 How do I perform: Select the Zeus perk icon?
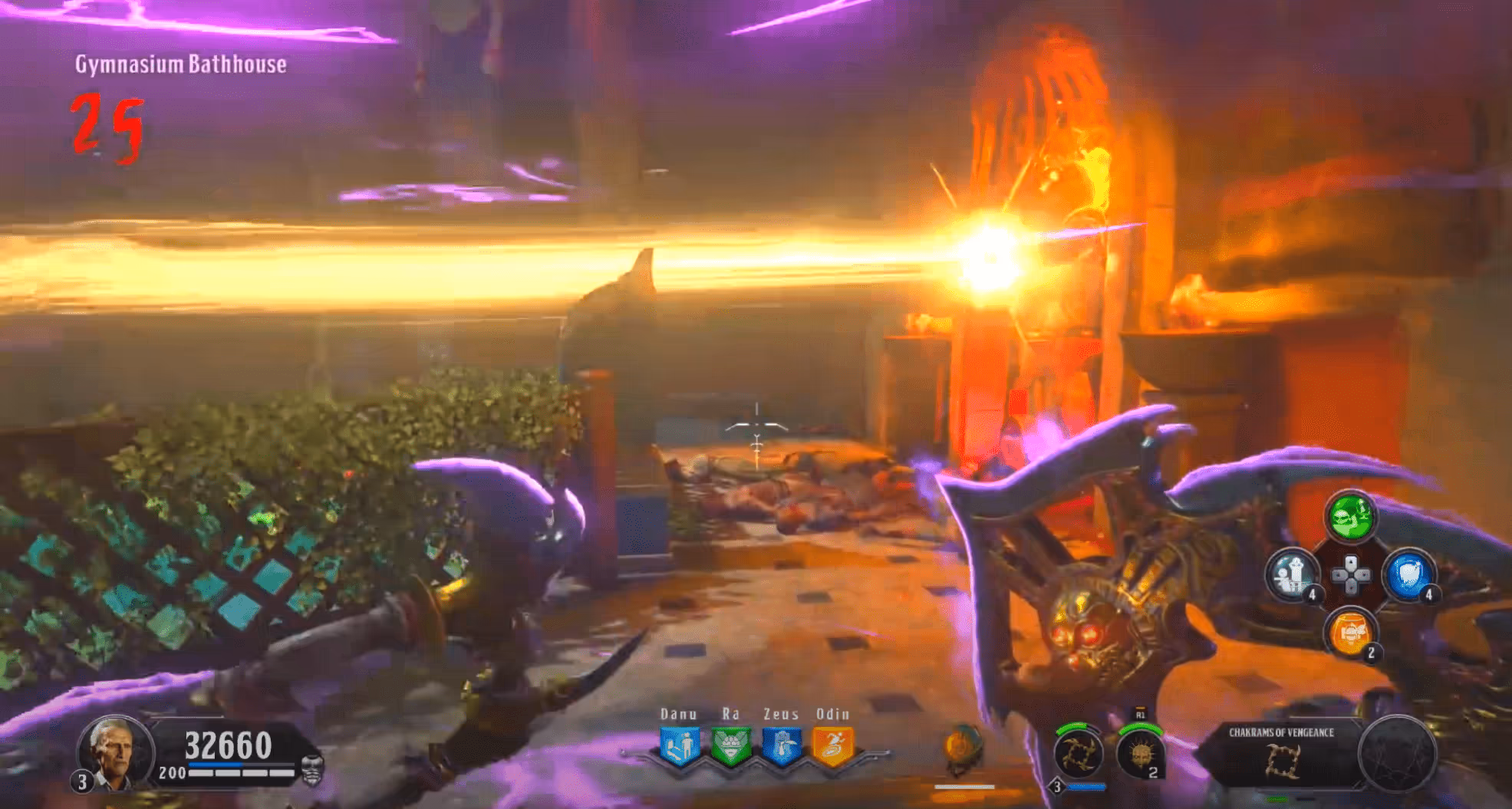(782, 746)
